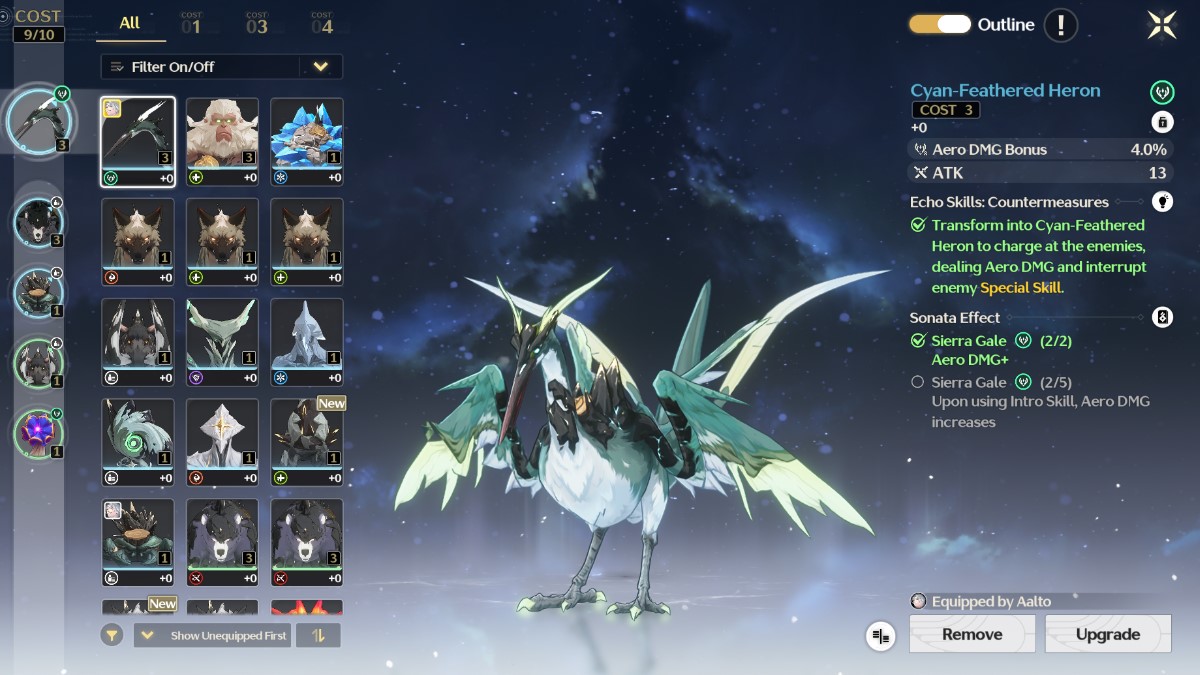Click the round filter funnel icon
The image size is (1200, 675).
(113, 635)
